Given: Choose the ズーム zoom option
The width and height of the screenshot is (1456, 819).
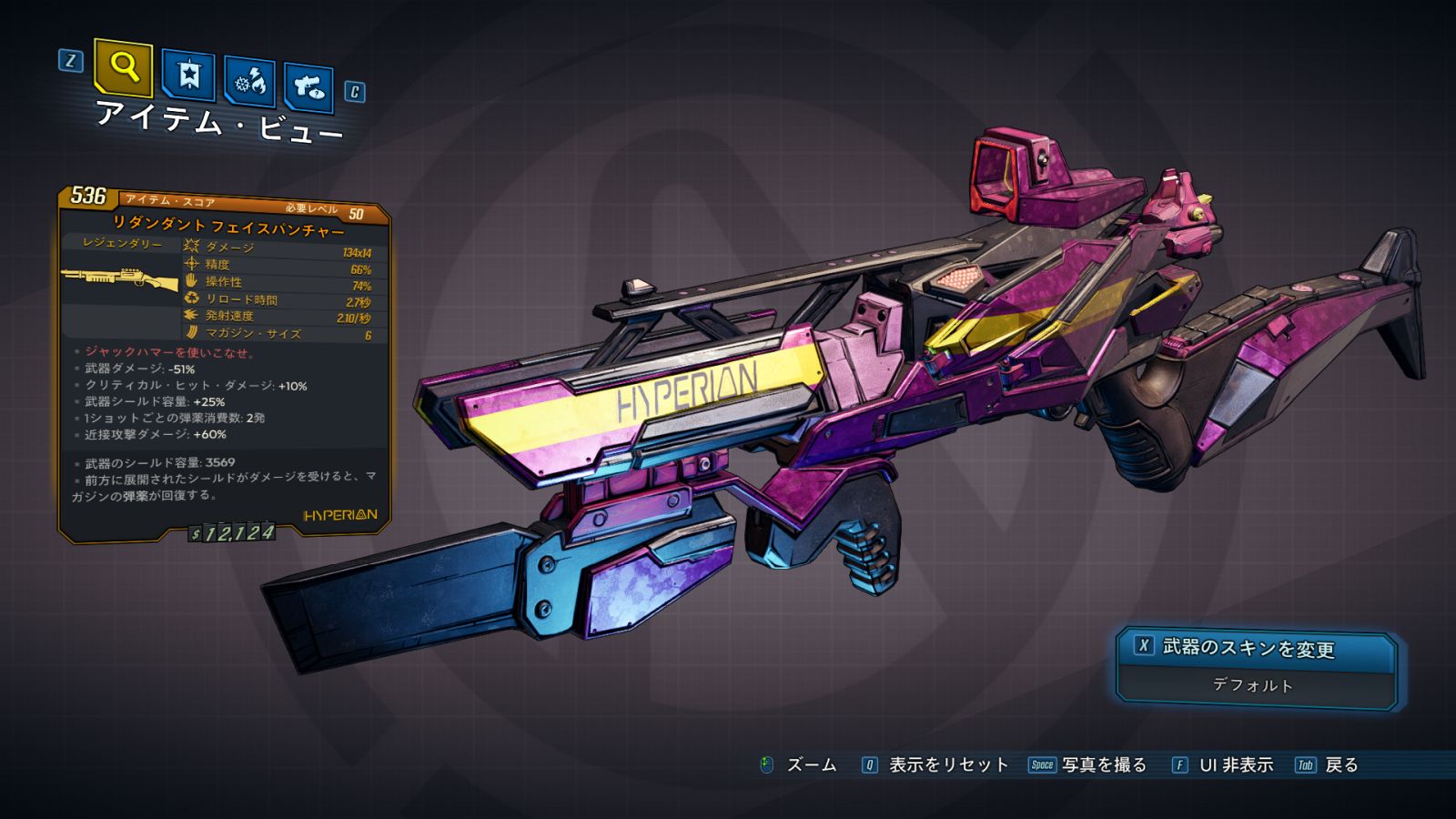Looking at the screenshot, I should coord(810,765).
